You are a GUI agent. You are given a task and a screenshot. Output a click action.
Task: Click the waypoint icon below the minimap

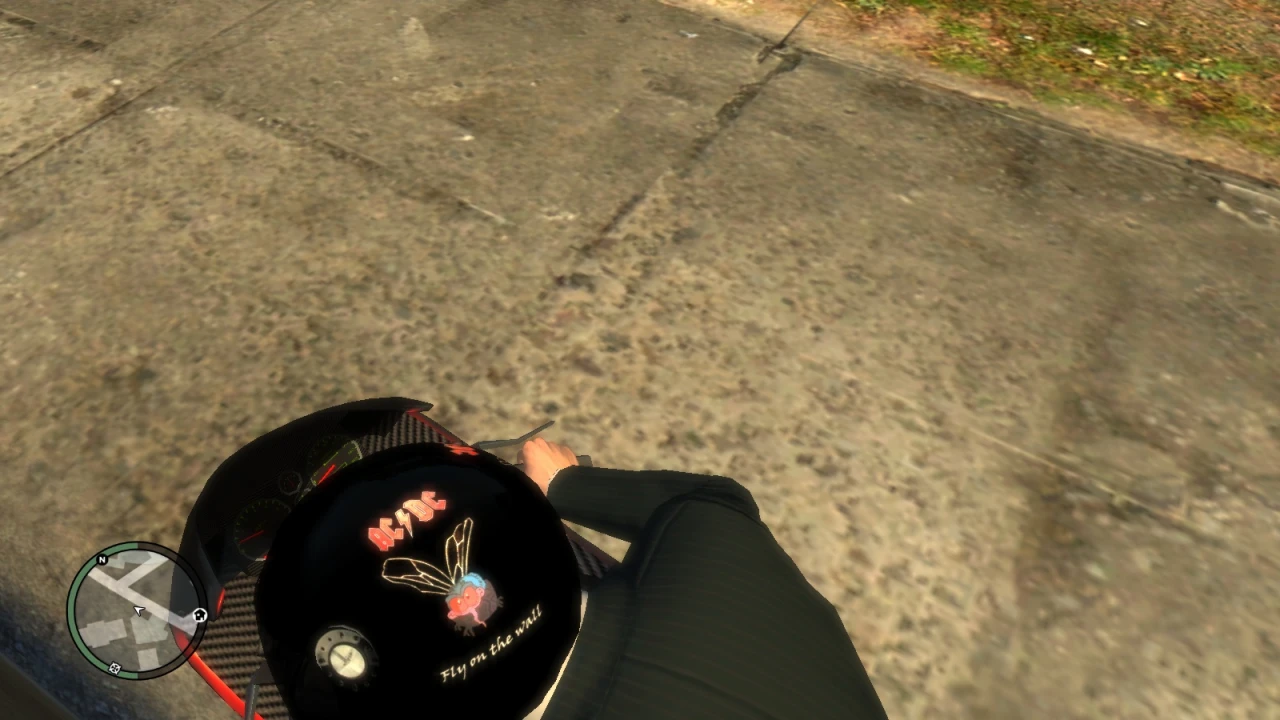[x=114, y=668]
